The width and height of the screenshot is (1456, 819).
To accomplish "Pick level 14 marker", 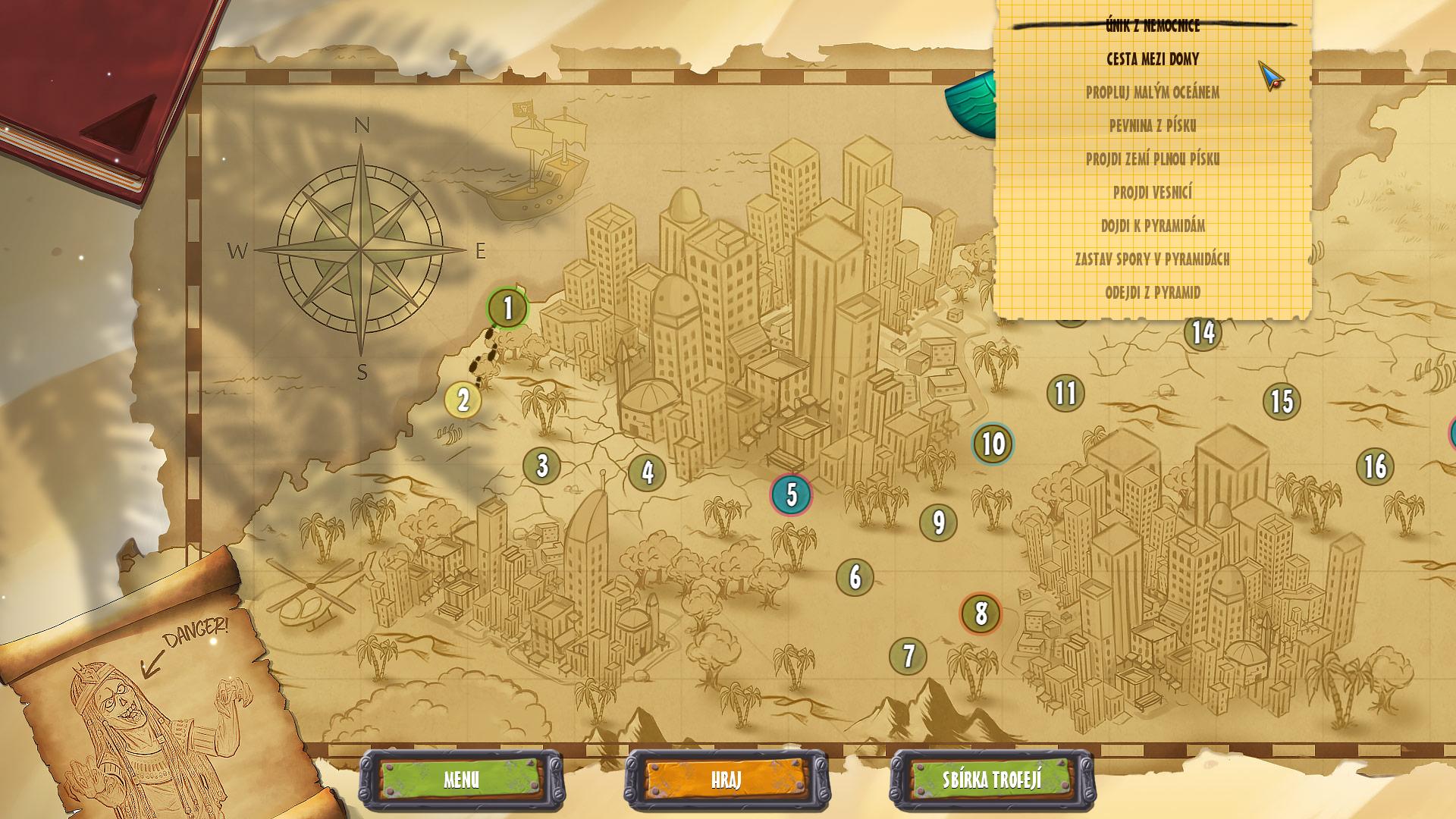I will 1203,333.
